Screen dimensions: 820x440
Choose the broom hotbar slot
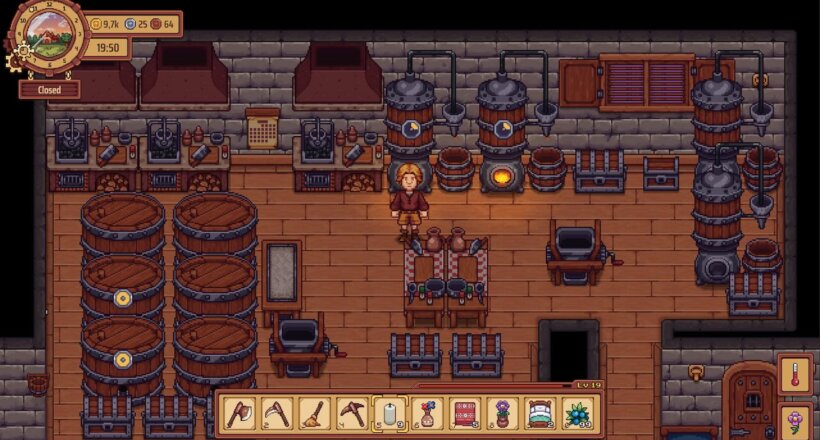point(312,412)
